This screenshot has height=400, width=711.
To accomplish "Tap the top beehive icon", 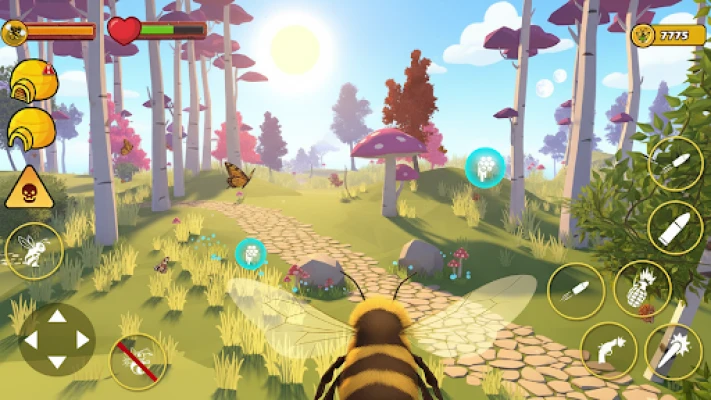I will tap(34, 80).
